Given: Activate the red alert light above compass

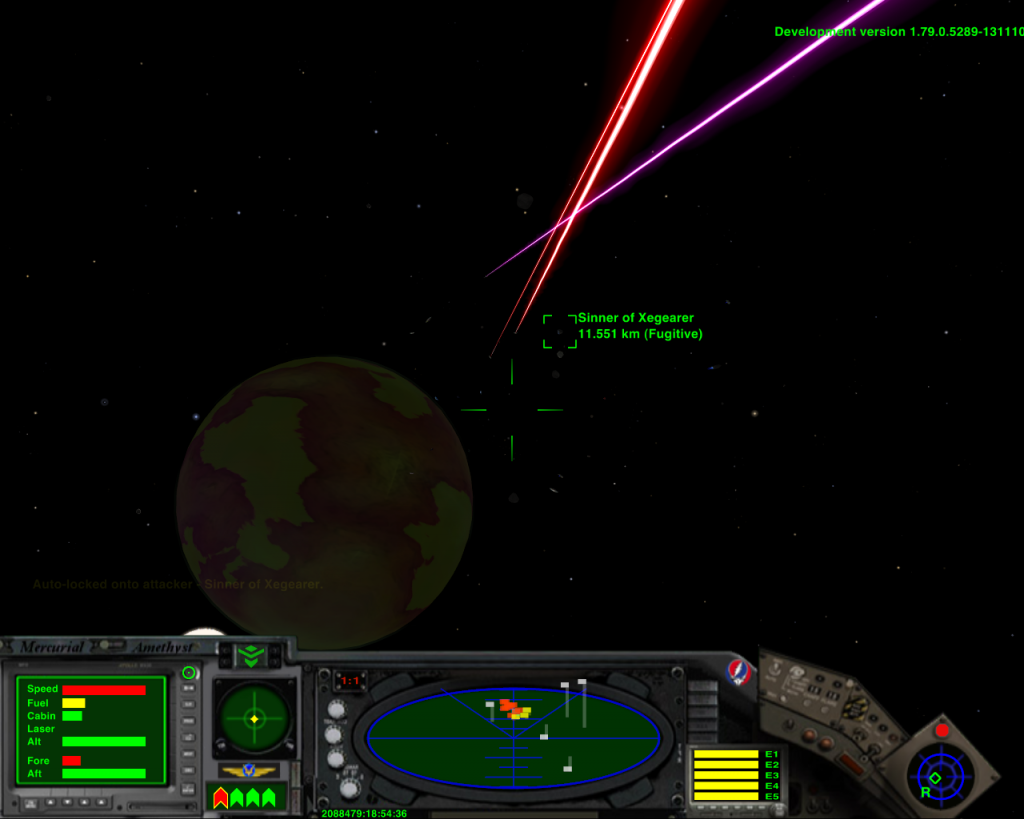Looking at the screenshot, I should pyautogui.click(x=941, y=730).
